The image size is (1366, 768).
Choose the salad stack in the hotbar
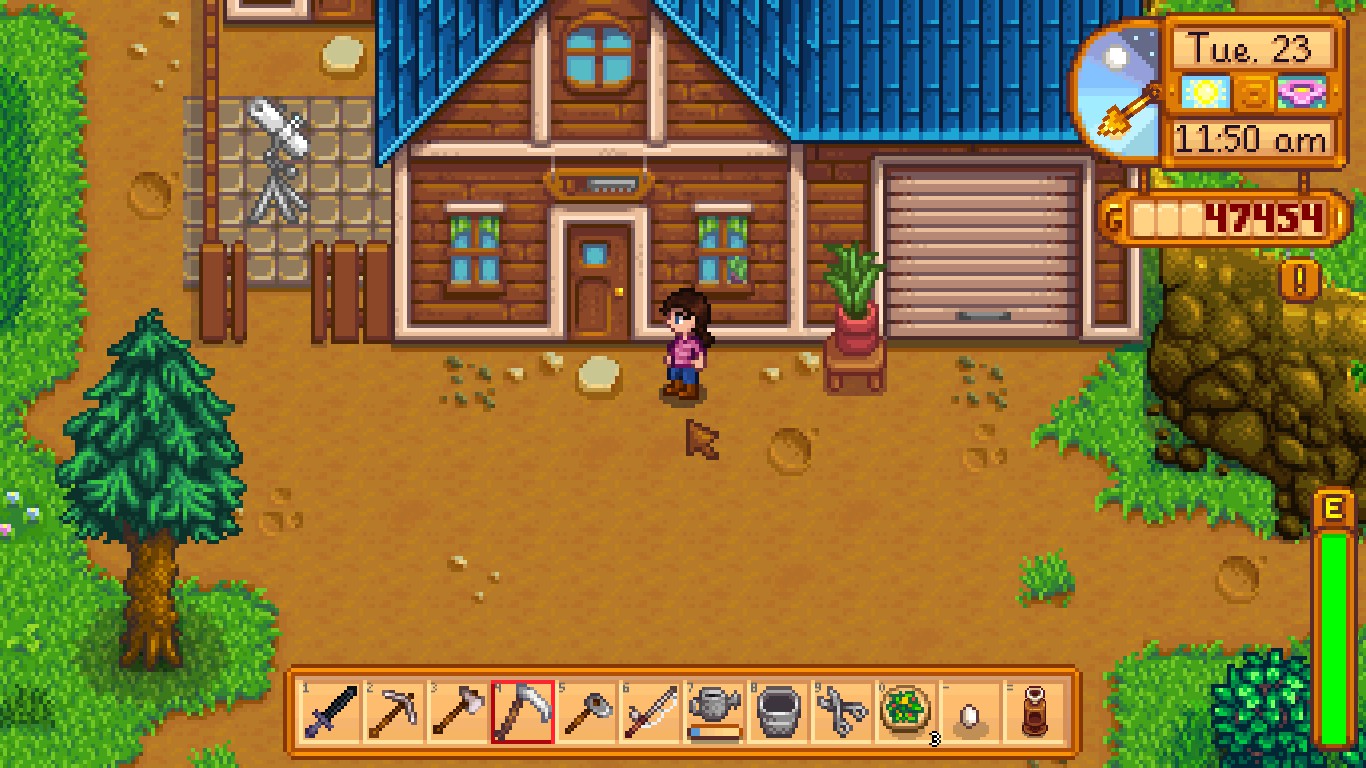pos(906,712)
